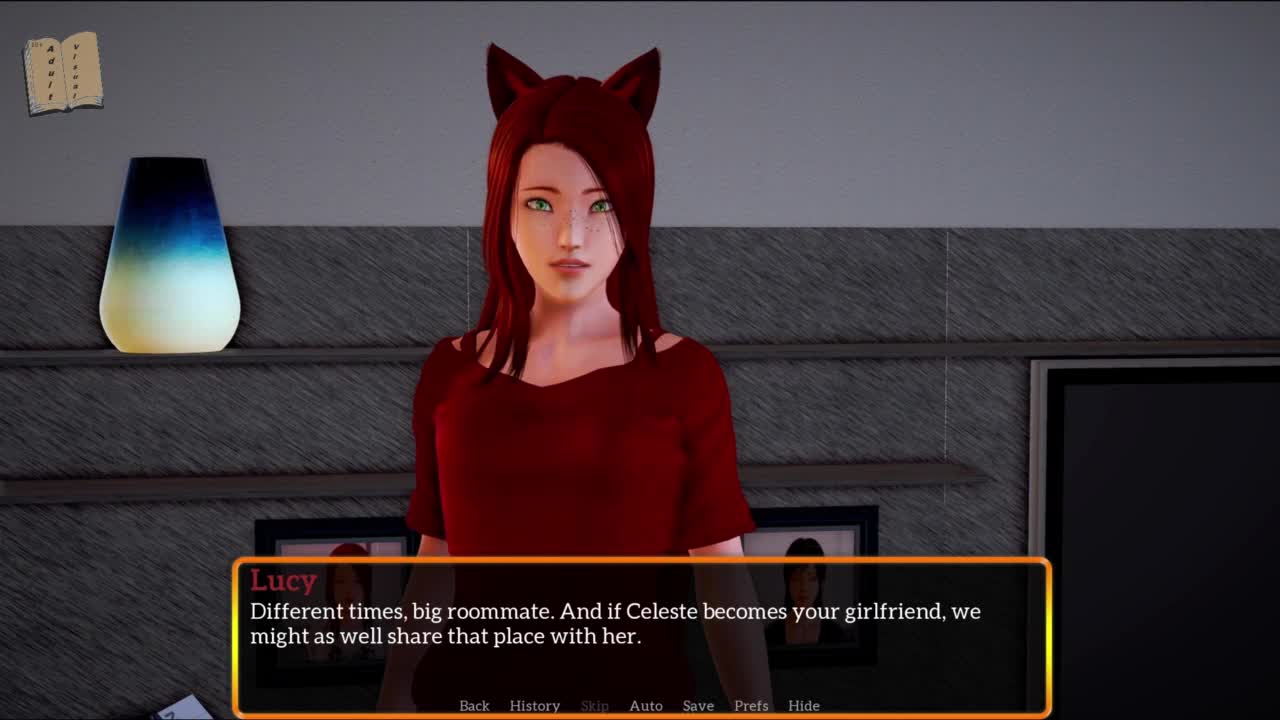Go back to the previous dialogue line
This screenshot has width=1280, height=720.
coord(474,705)
